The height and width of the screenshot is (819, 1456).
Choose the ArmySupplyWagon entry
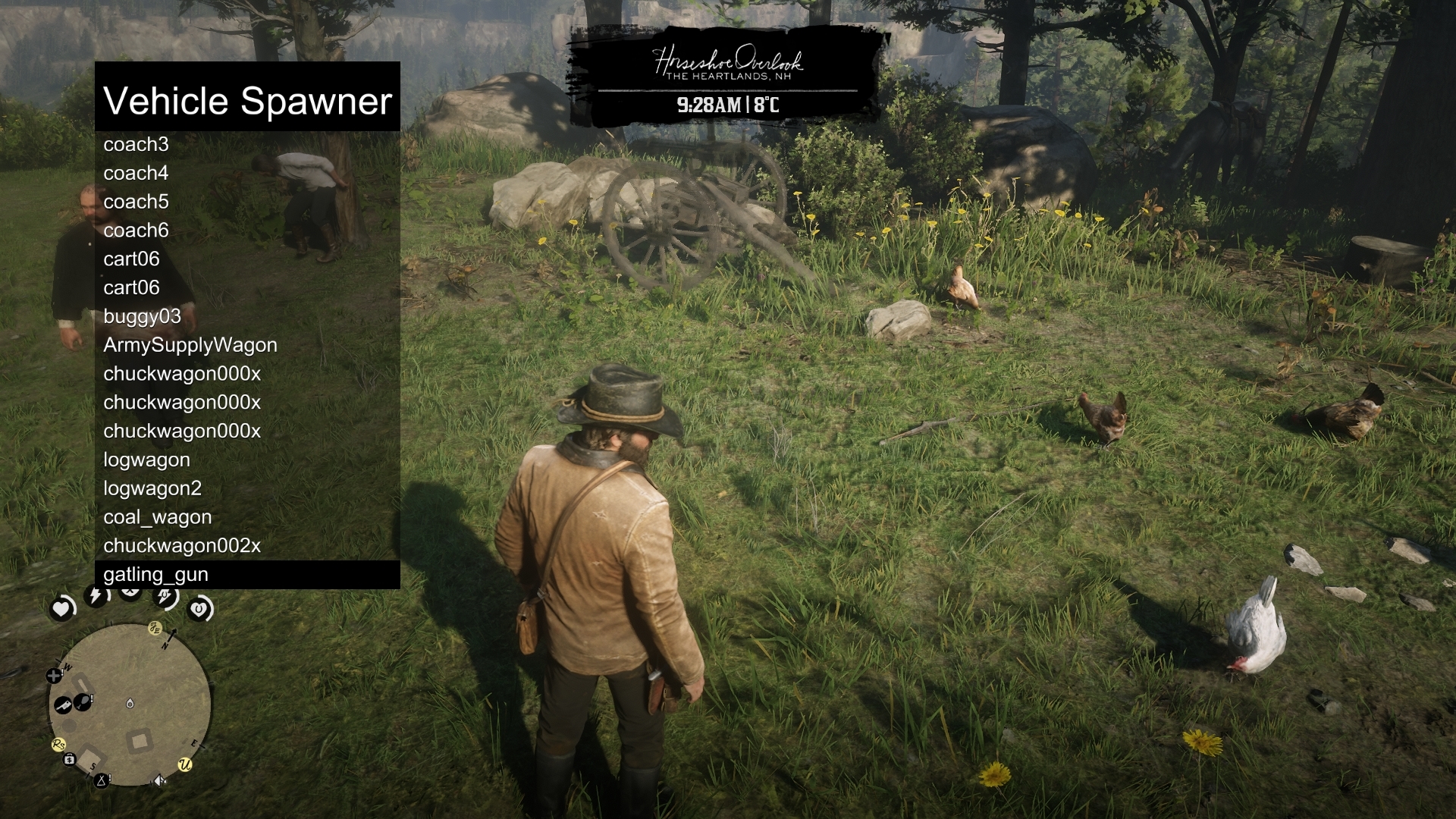tap(190, 345)
